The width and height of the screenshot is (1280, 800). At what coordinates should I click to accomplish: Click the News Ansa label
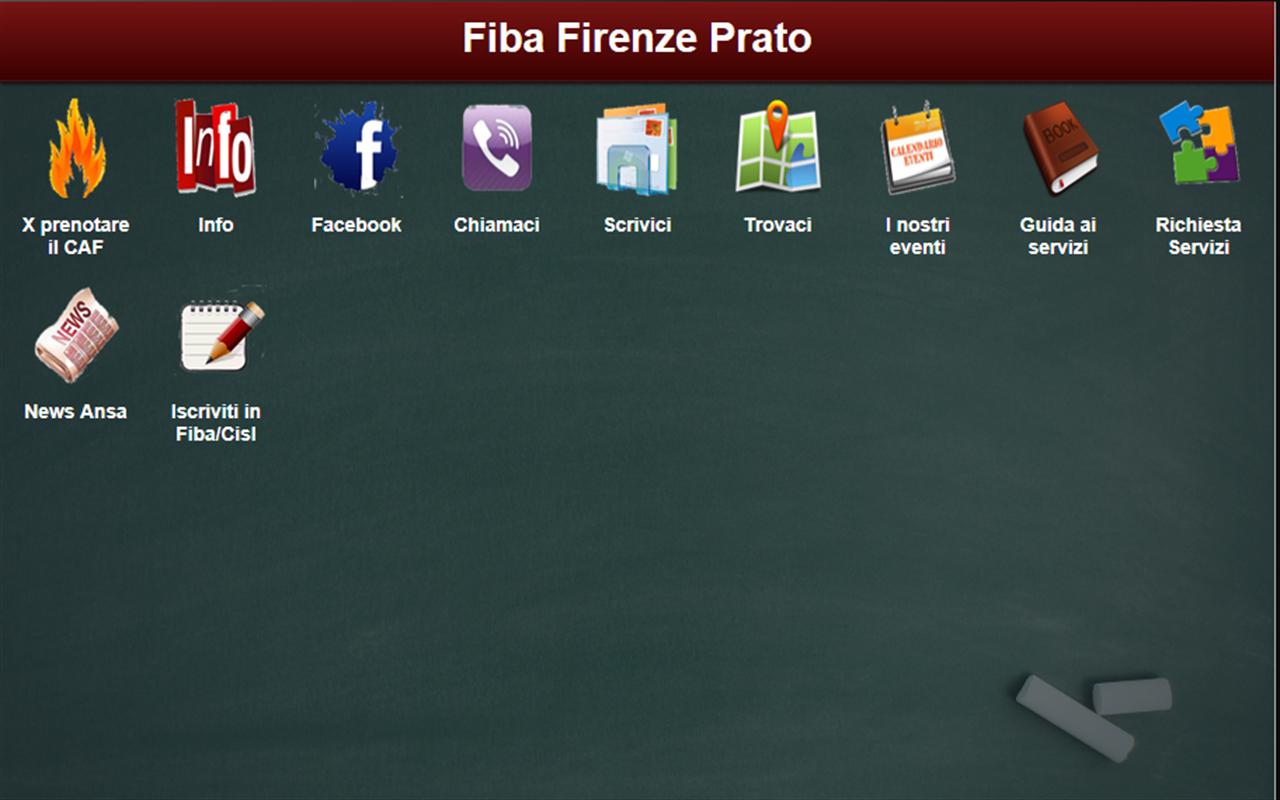point(75,411)
